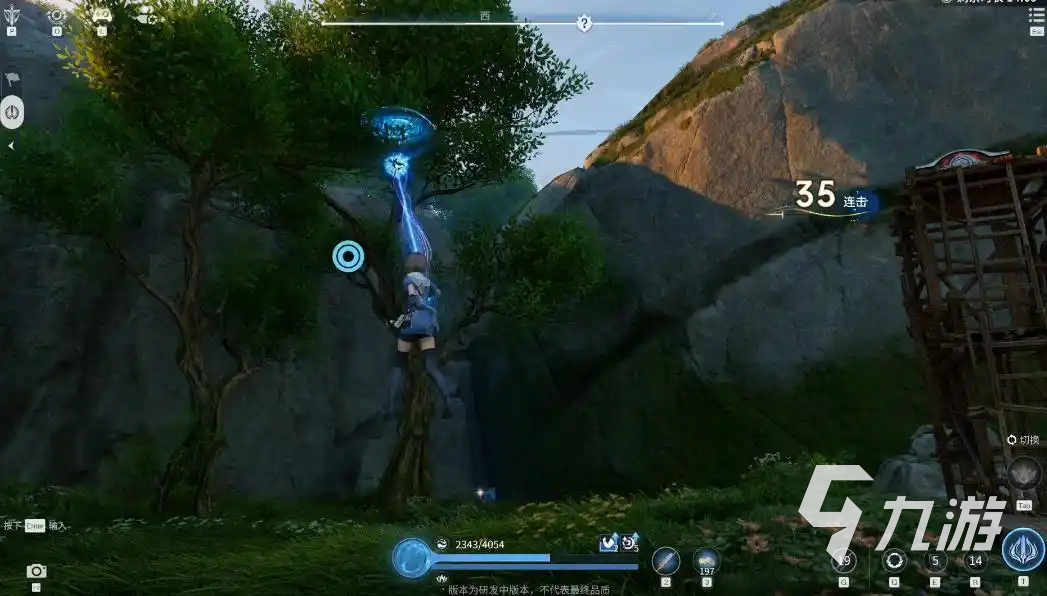Viewport: 1047px width, 596px height.
Task: Activate the skill showing 19 cooldown
Action: tap(844, 561)
